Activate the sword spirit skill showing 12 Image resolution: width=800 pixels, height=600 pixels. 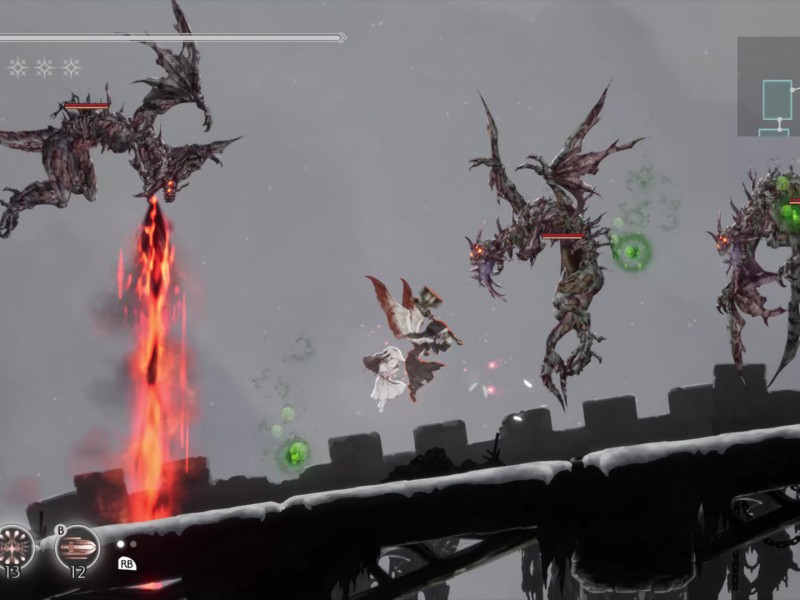click(x=77, y=547)
